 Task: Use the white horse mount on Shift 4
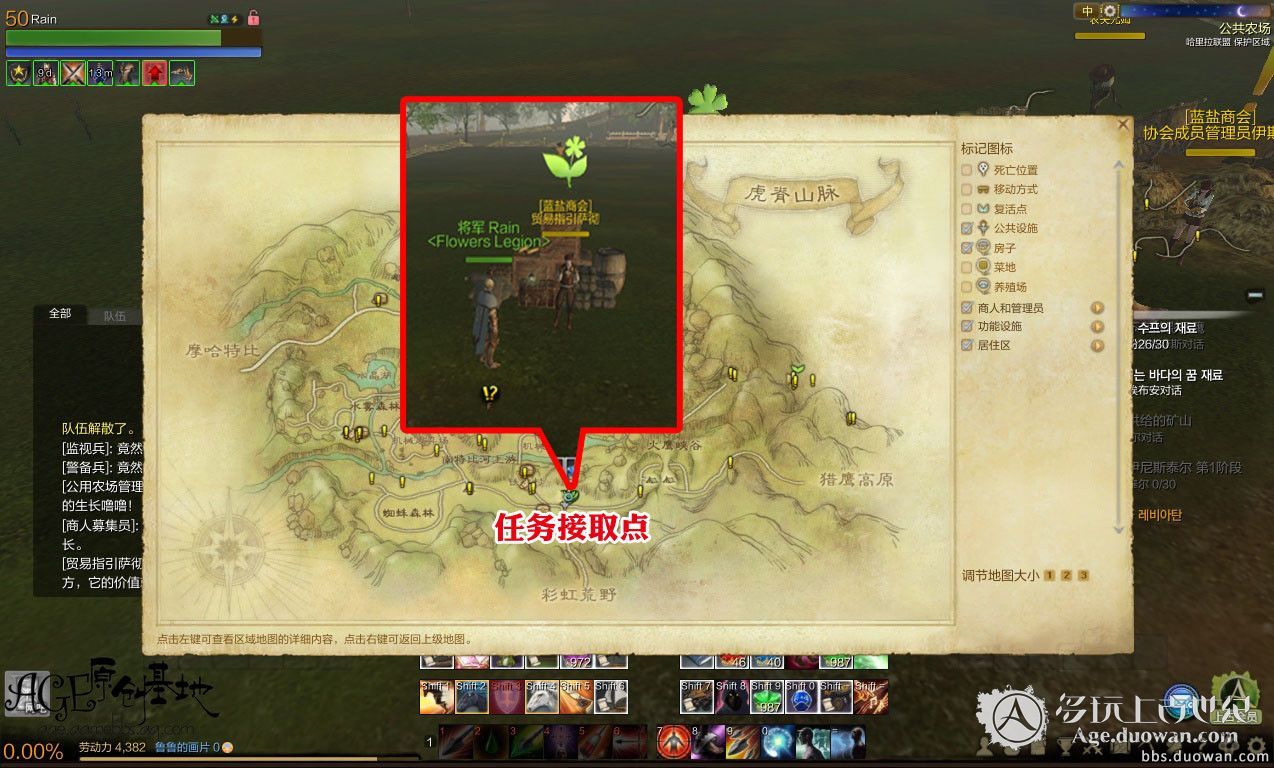[x=543, y=698]
